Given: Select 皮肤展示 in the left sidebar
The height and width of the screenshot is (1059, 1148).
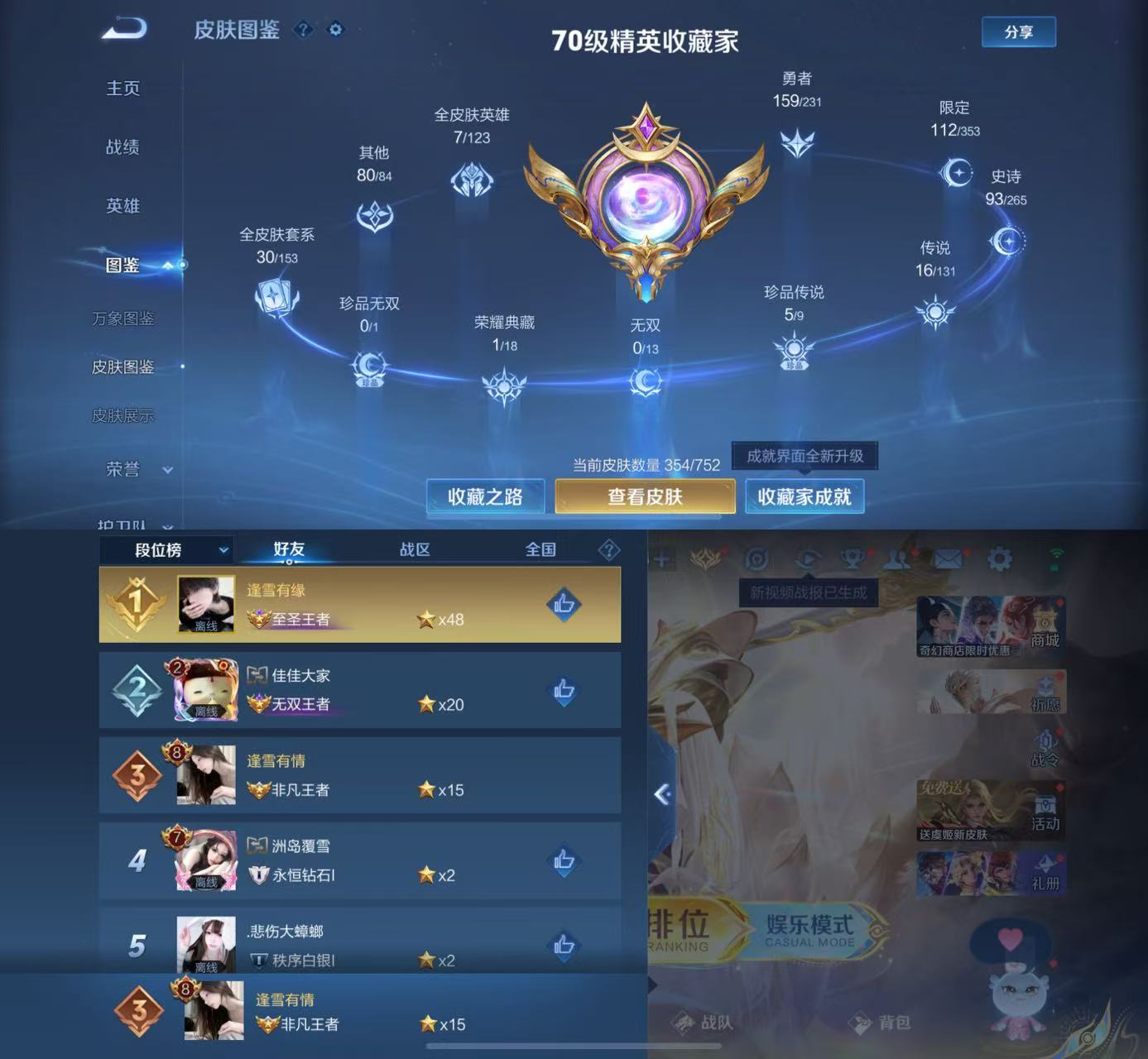Looking at the screenshot, I should [x=123, y=416].
